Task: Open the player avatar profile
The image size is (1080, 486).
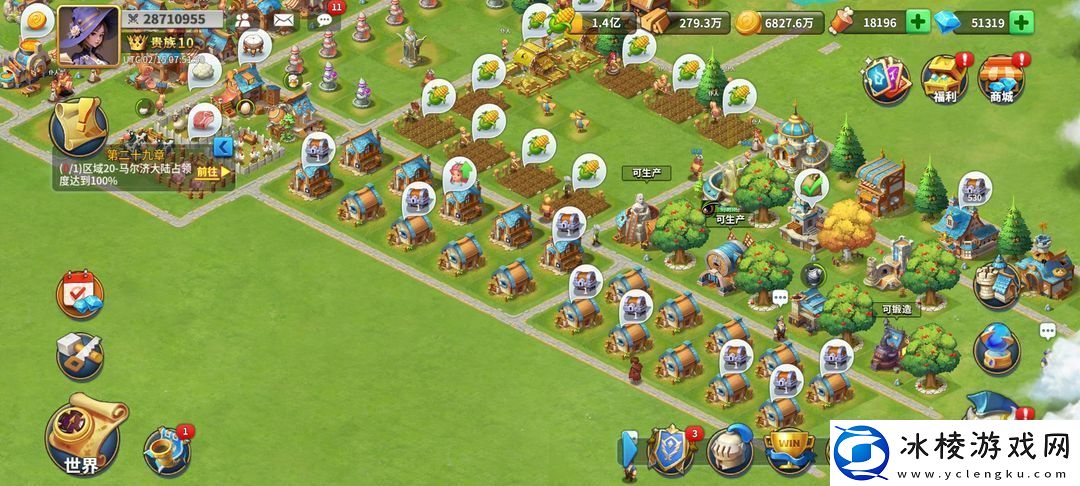Action: pos(88,35)
